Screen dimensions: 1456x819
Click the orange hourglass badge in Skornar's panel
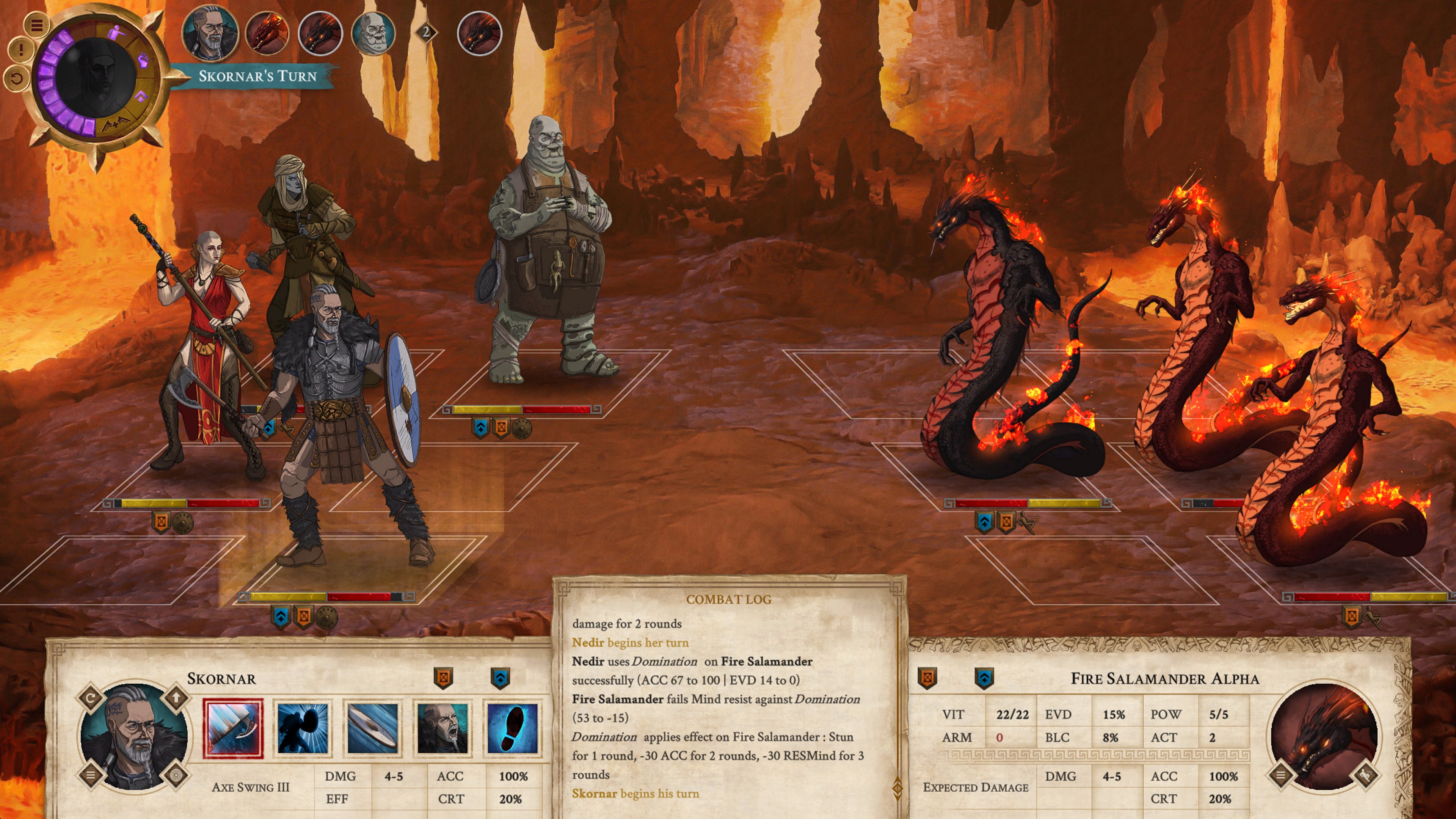pyautogui.click(x=443, y=678)
